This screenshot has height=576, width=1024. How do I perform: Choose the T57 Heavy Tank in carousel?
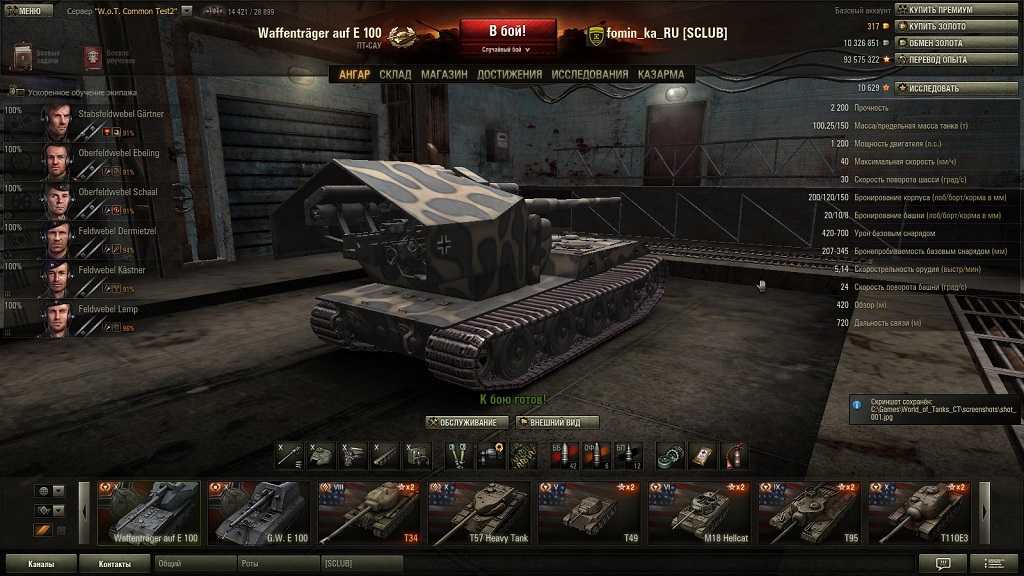coord(479,514)
